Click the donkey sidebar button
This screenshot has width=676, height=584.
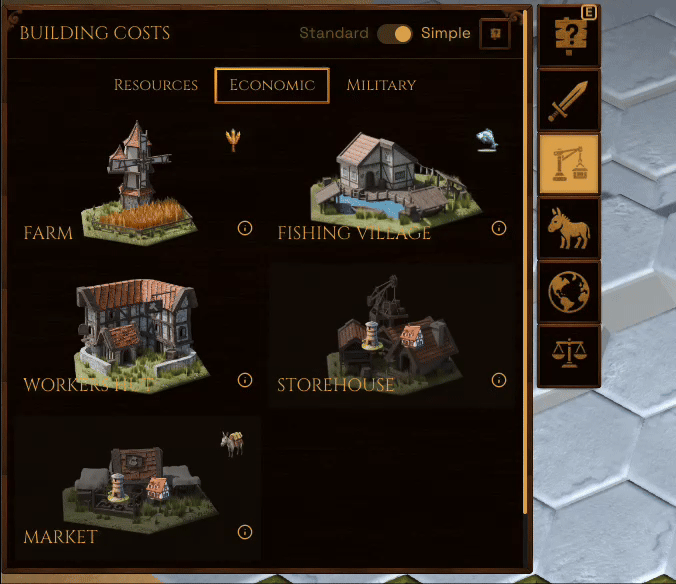(x=569, y=228)
